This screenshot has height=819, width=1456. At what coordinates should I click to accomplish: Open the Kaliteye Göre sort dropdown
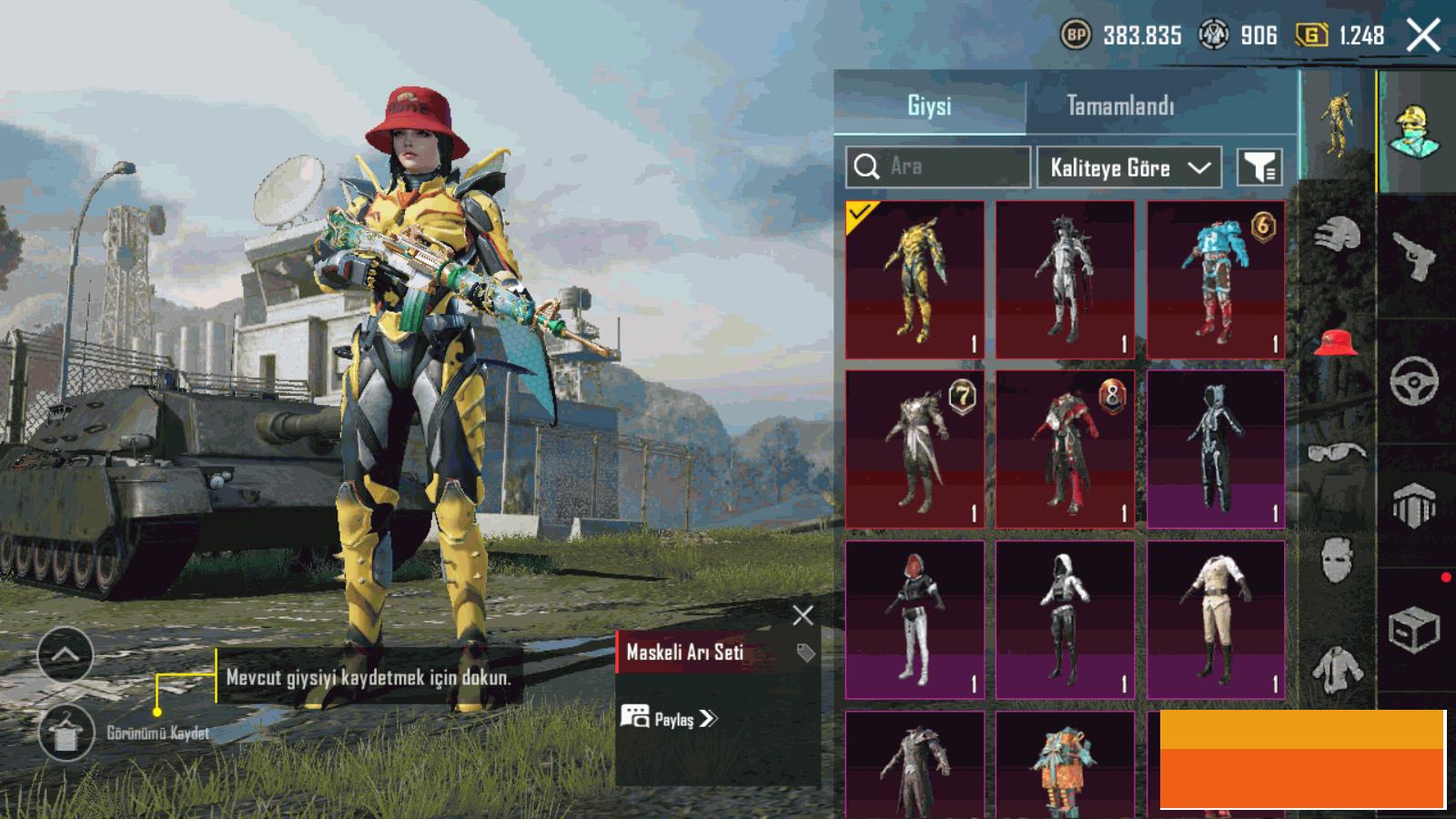click(1129, 167)
